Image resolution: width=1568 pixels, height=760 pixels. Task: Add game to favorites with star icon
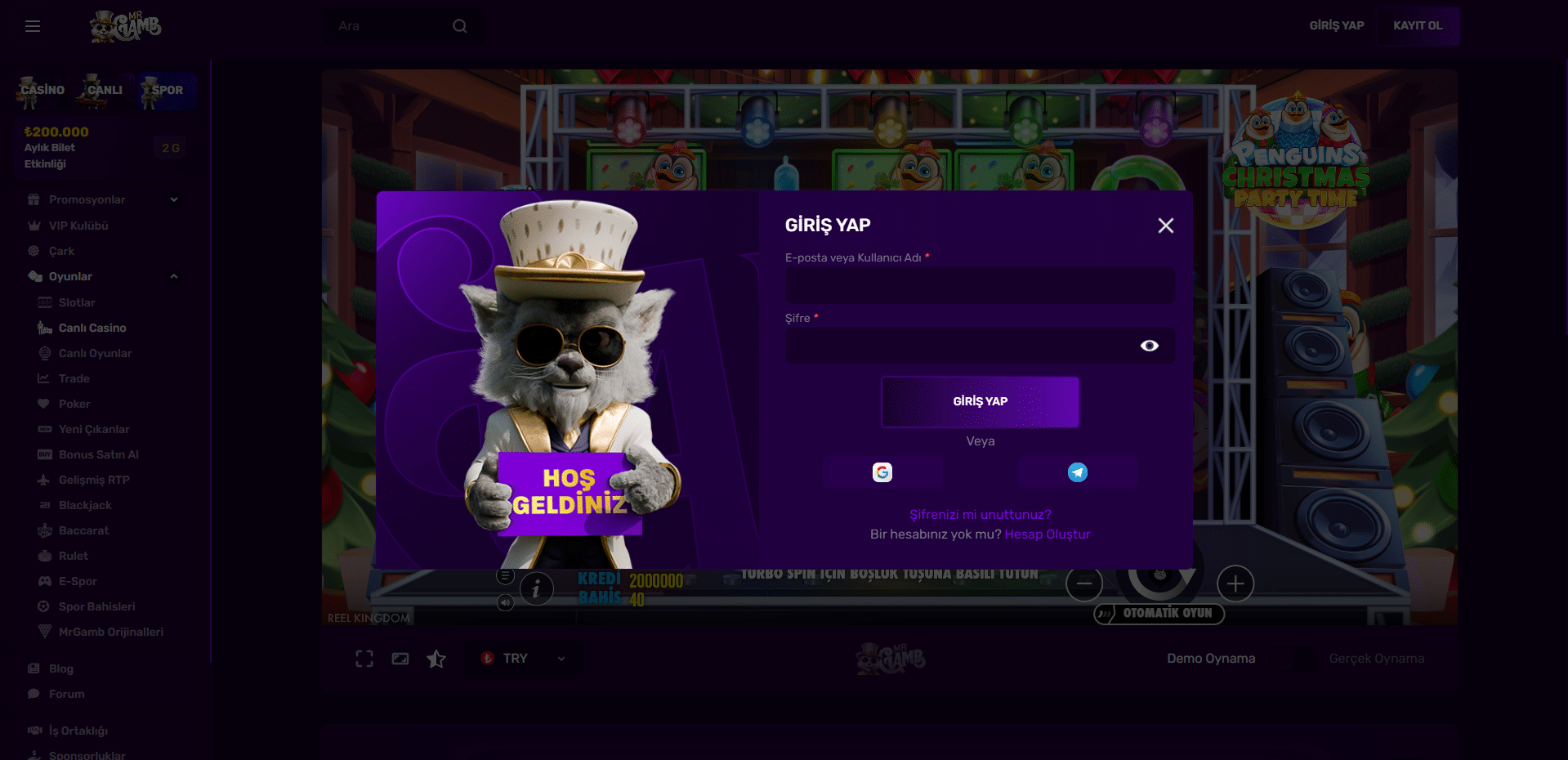pos(436,659)
